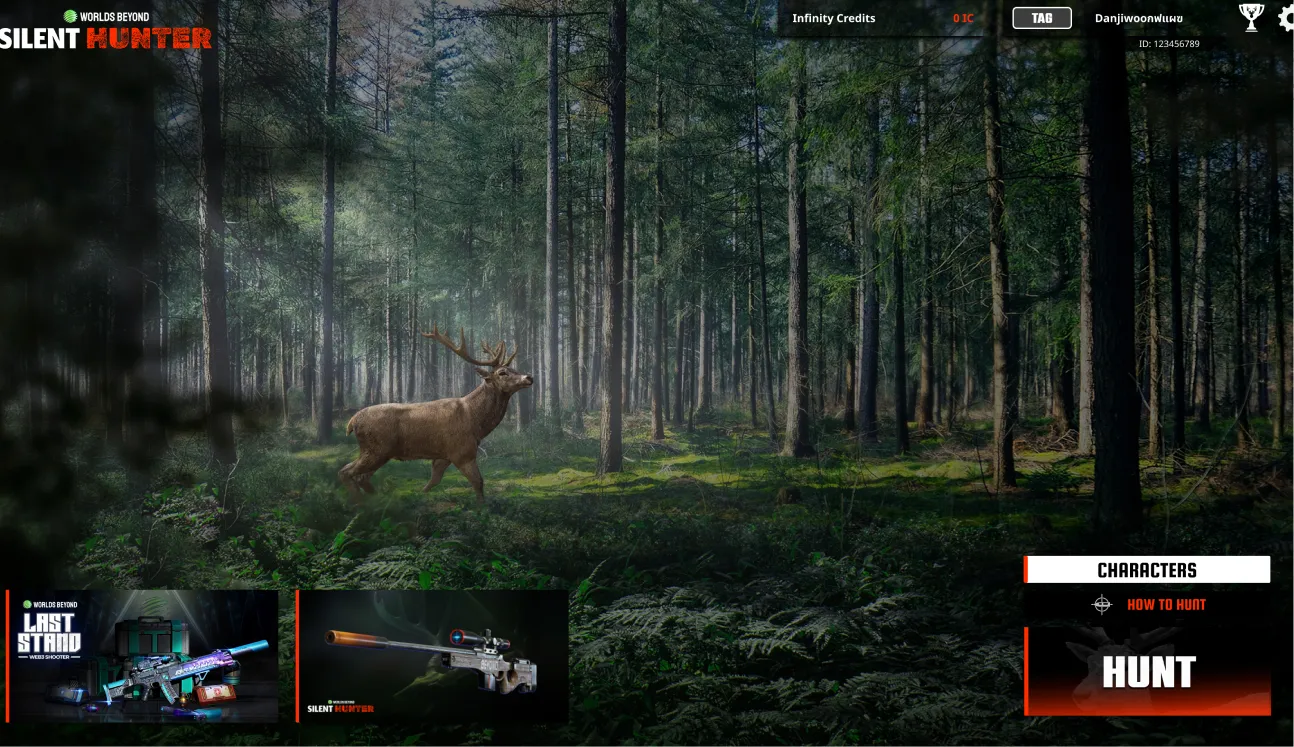Click the TAG button near the username
Viewport: 1294px width, 747px height.
pos(1040,17)
